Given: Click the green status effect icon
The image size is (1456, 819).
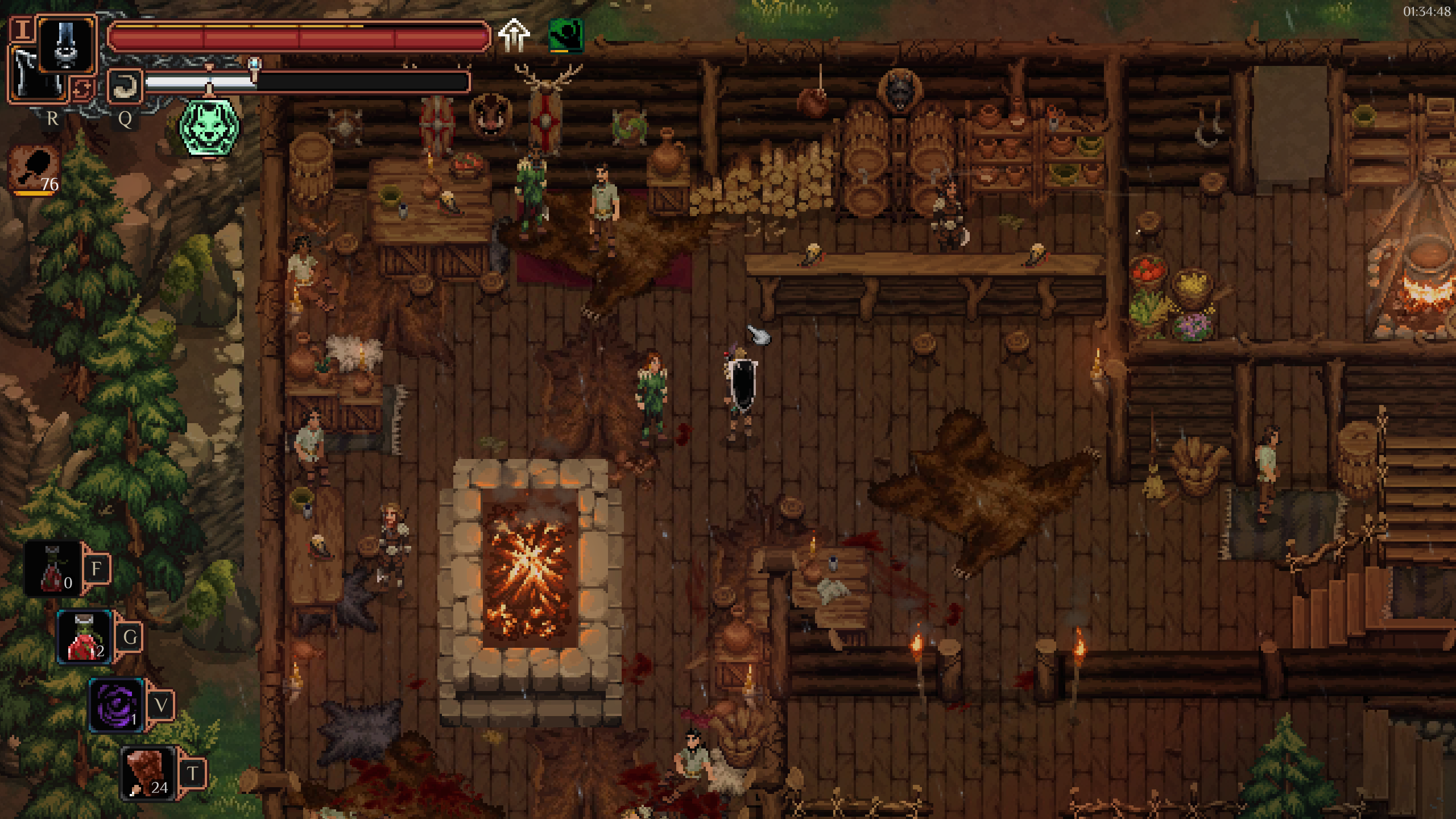Looking at the screenshot, I should click(565, 35).
